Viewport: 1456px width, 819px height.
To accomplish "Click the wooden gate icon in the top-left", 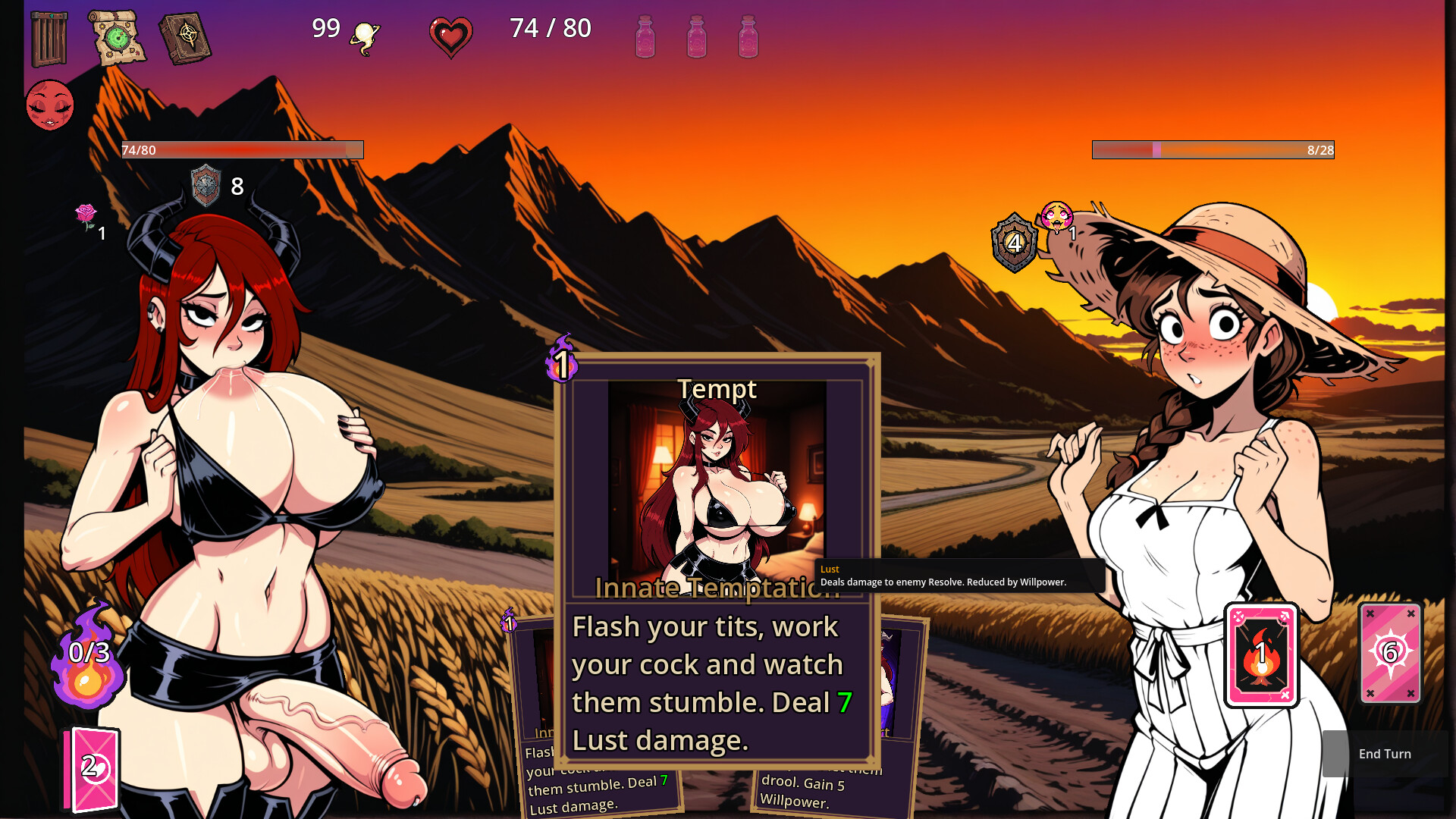I will tap(48, 39).
